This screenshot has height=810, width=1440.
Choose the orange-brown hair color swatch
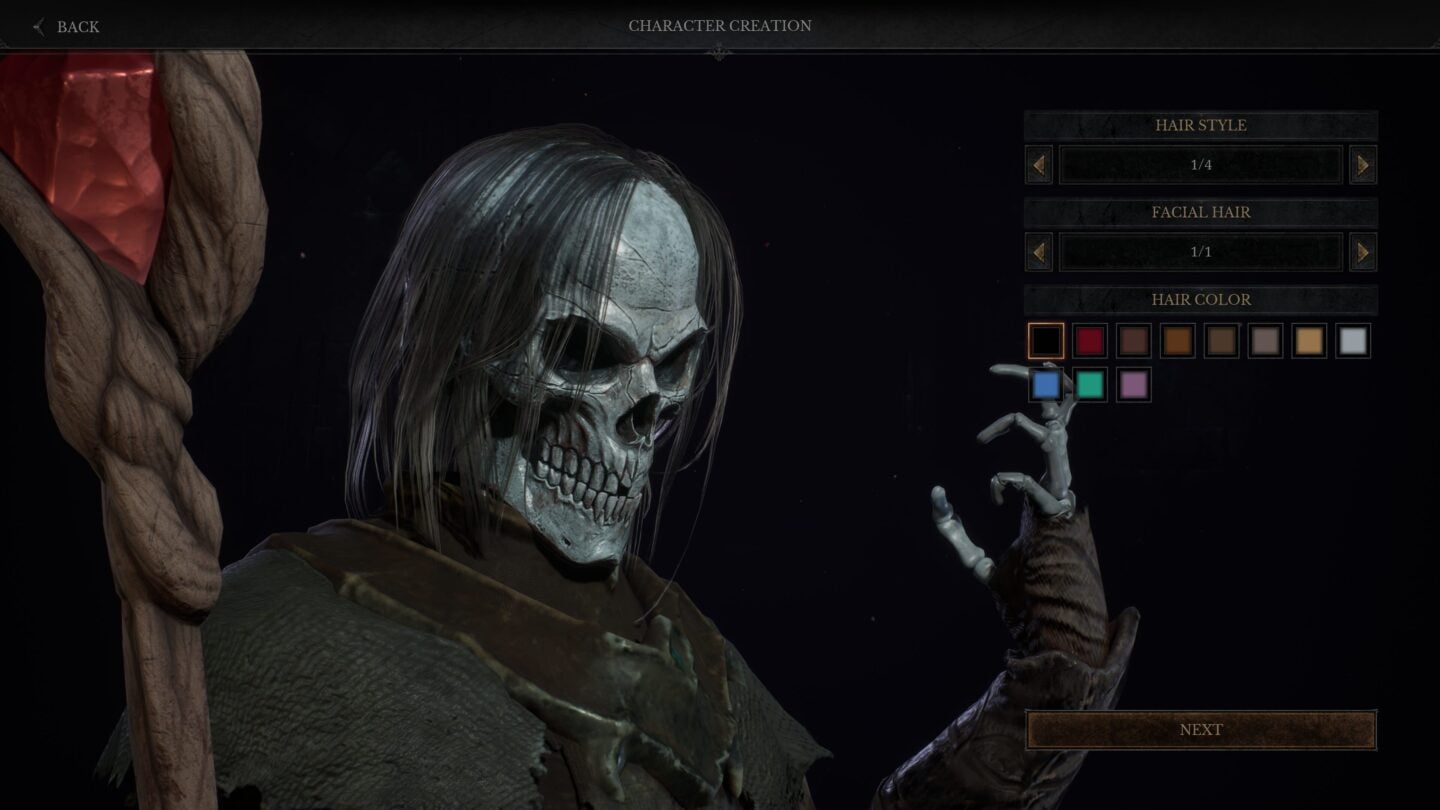click(x=1178, y=340)
